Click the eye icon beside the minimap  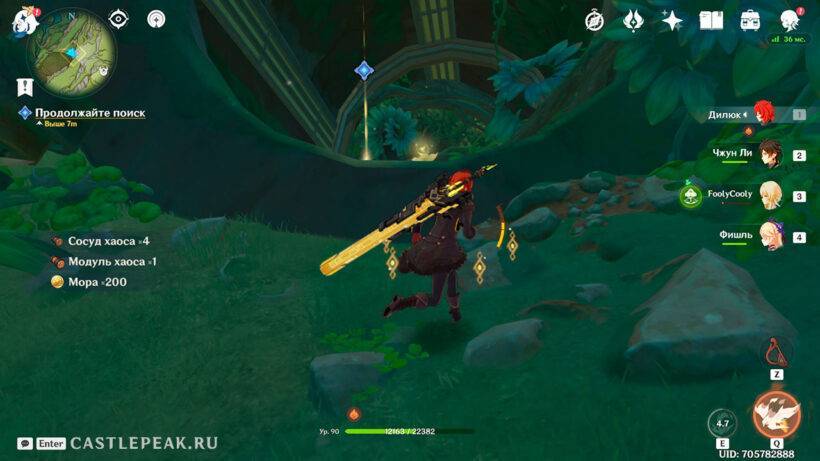pyautogui.click(x=119, y=18)
